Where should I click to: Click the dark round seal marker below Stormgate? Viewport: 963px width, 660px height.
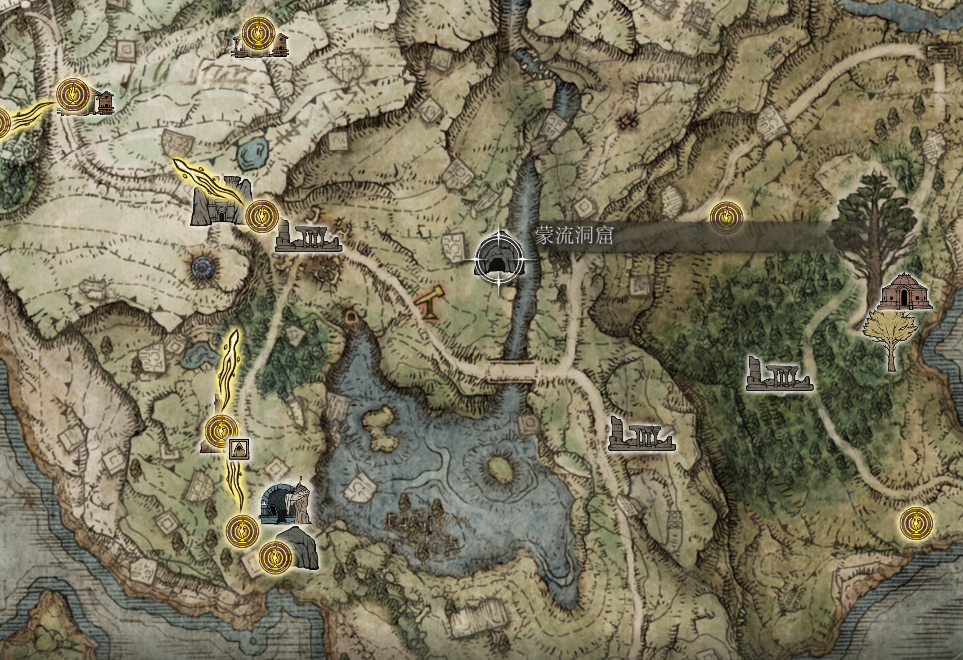(203, 267)
